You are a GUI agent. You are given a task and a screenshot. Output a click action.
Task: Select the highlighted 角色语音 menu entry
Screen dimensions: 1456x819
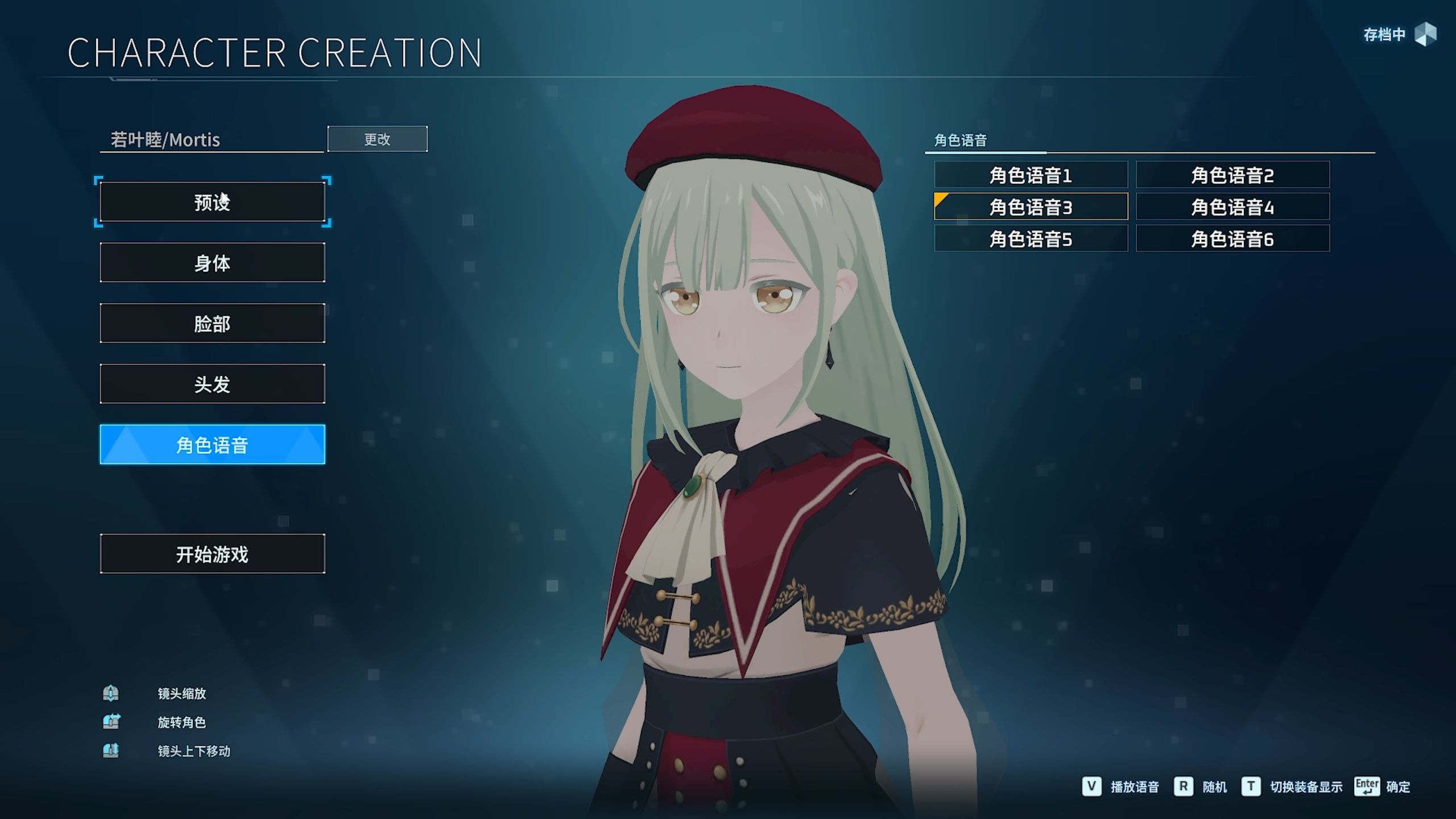[212, 444]
